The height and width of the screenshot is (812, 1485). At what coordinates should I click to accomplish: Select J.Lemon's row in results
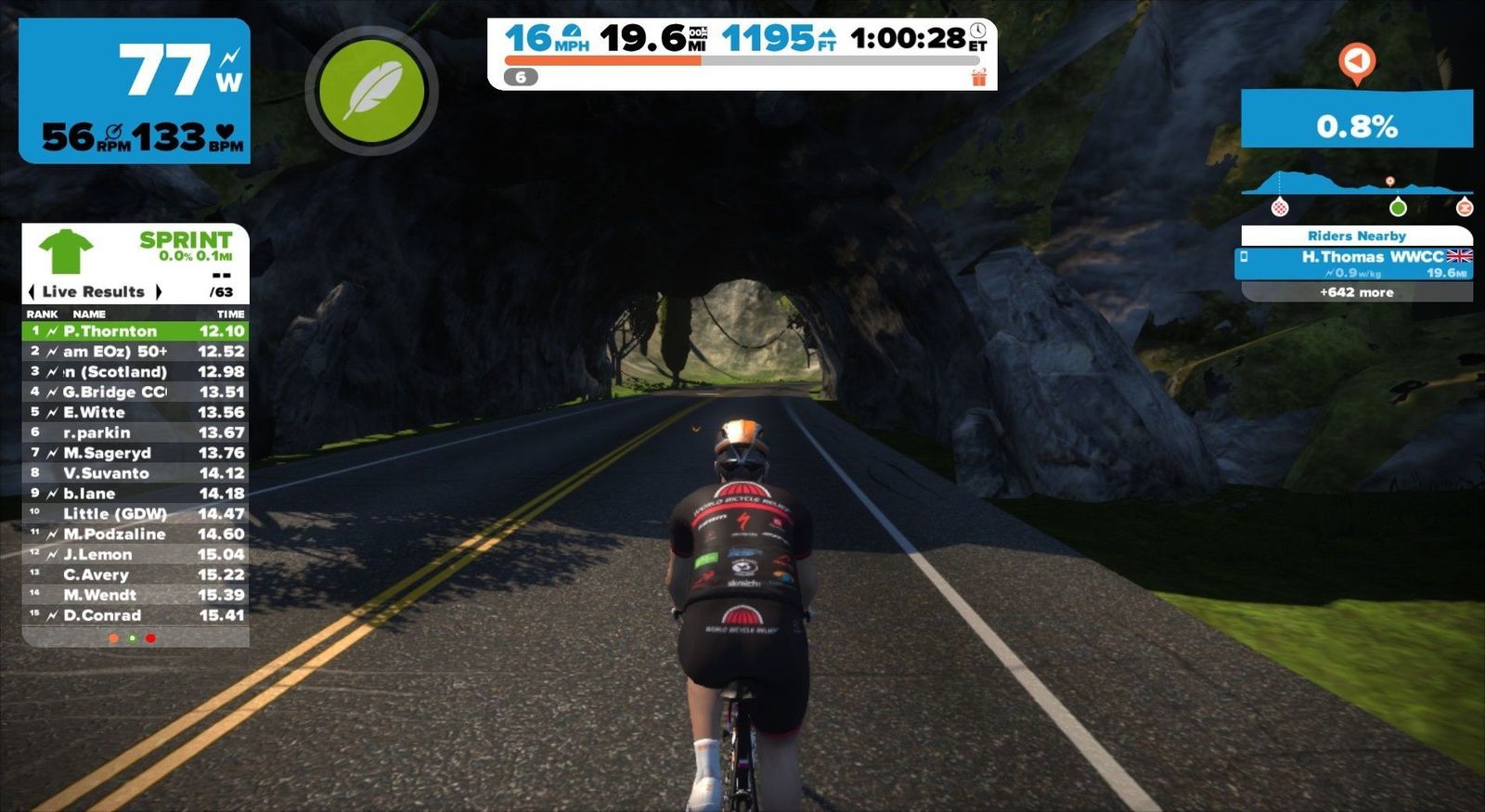136,555
